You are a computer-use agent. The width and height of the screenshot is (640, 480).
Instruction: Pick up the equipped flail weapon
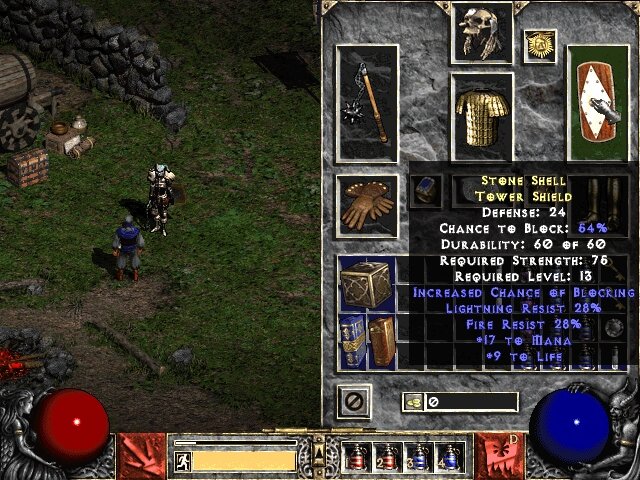tap(367, 103)
